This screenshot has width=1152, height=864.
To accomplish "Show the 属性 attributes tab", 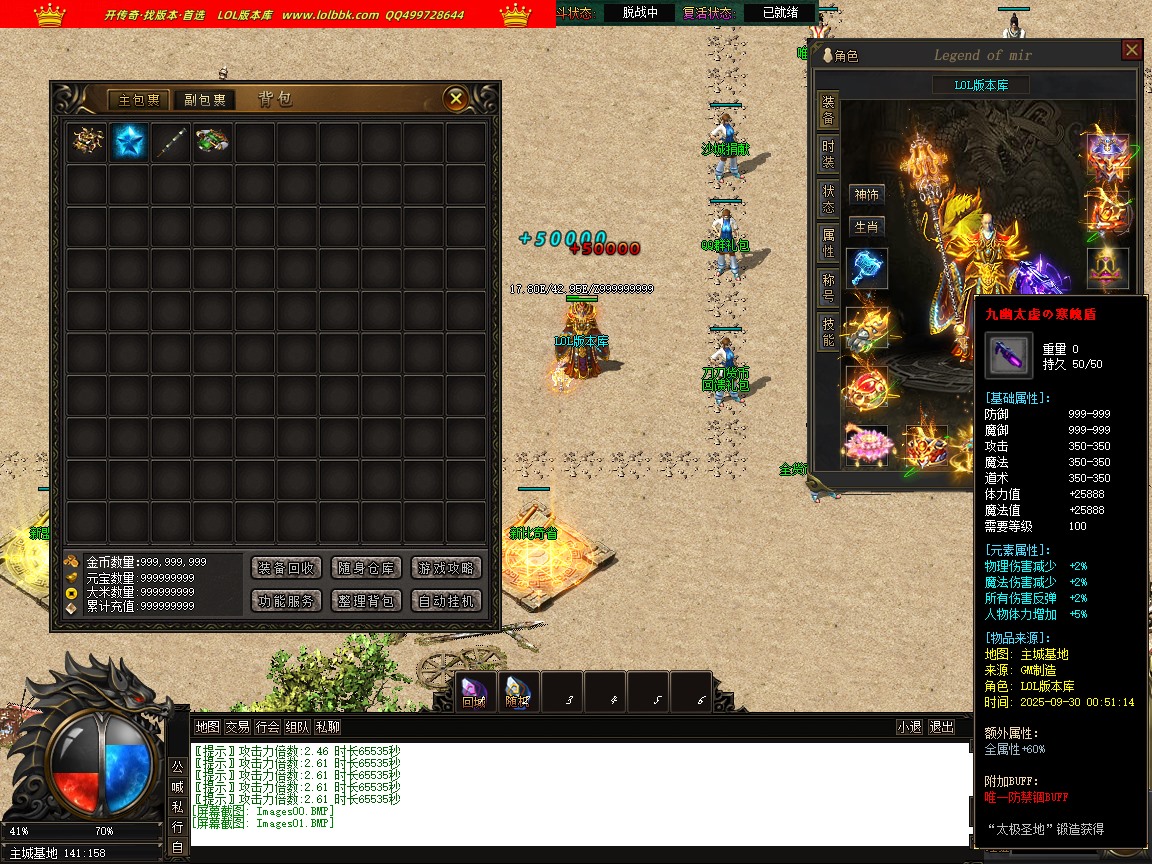I will [828, 241].
